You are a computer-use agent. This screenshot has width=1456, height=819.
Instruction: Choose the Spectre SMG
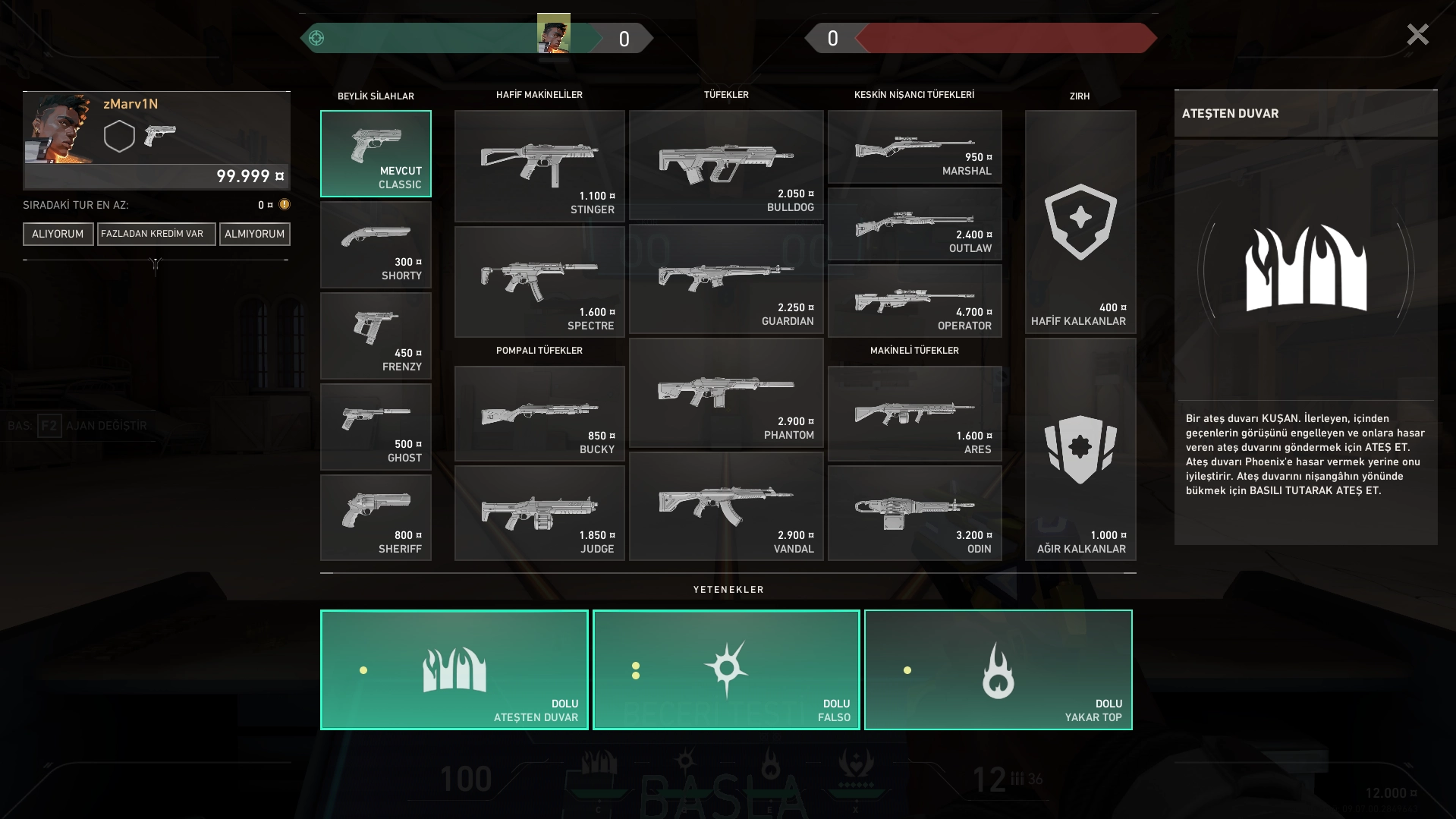(x=539, y=282)
